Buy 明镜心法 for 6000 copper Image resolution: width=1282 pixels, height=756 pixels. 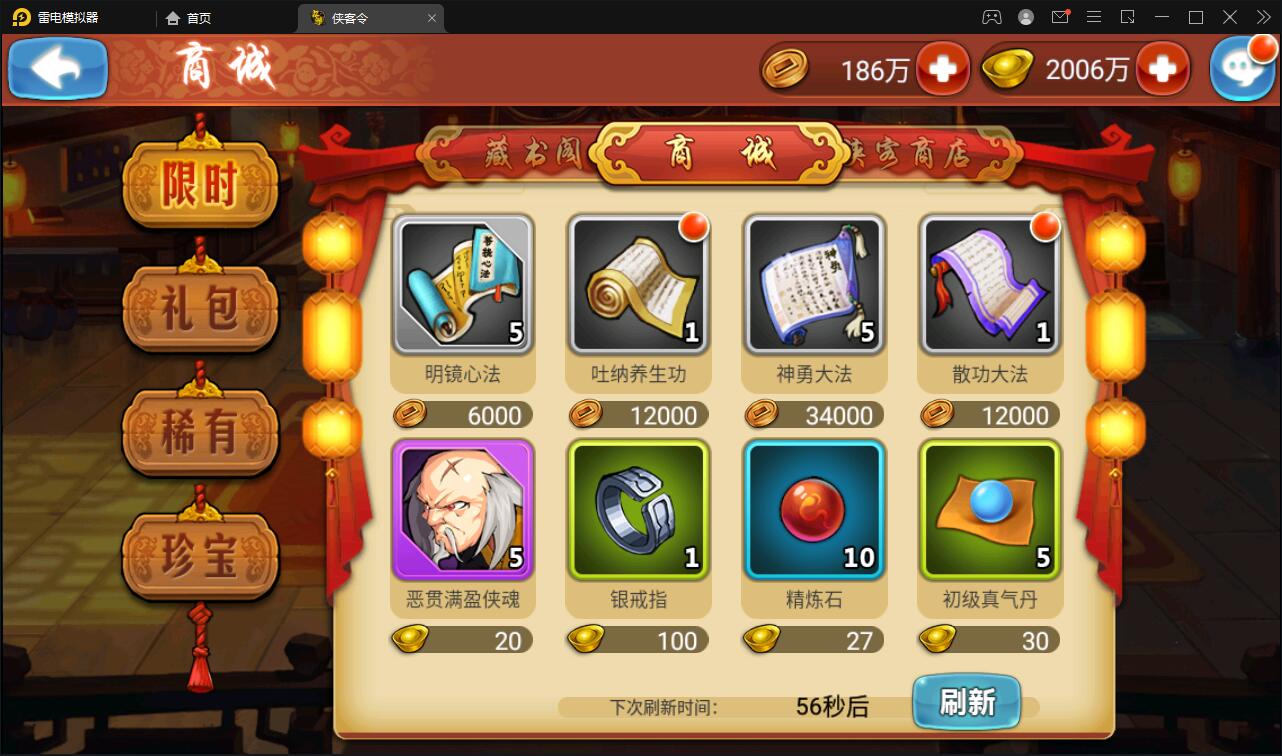[463, 414]
